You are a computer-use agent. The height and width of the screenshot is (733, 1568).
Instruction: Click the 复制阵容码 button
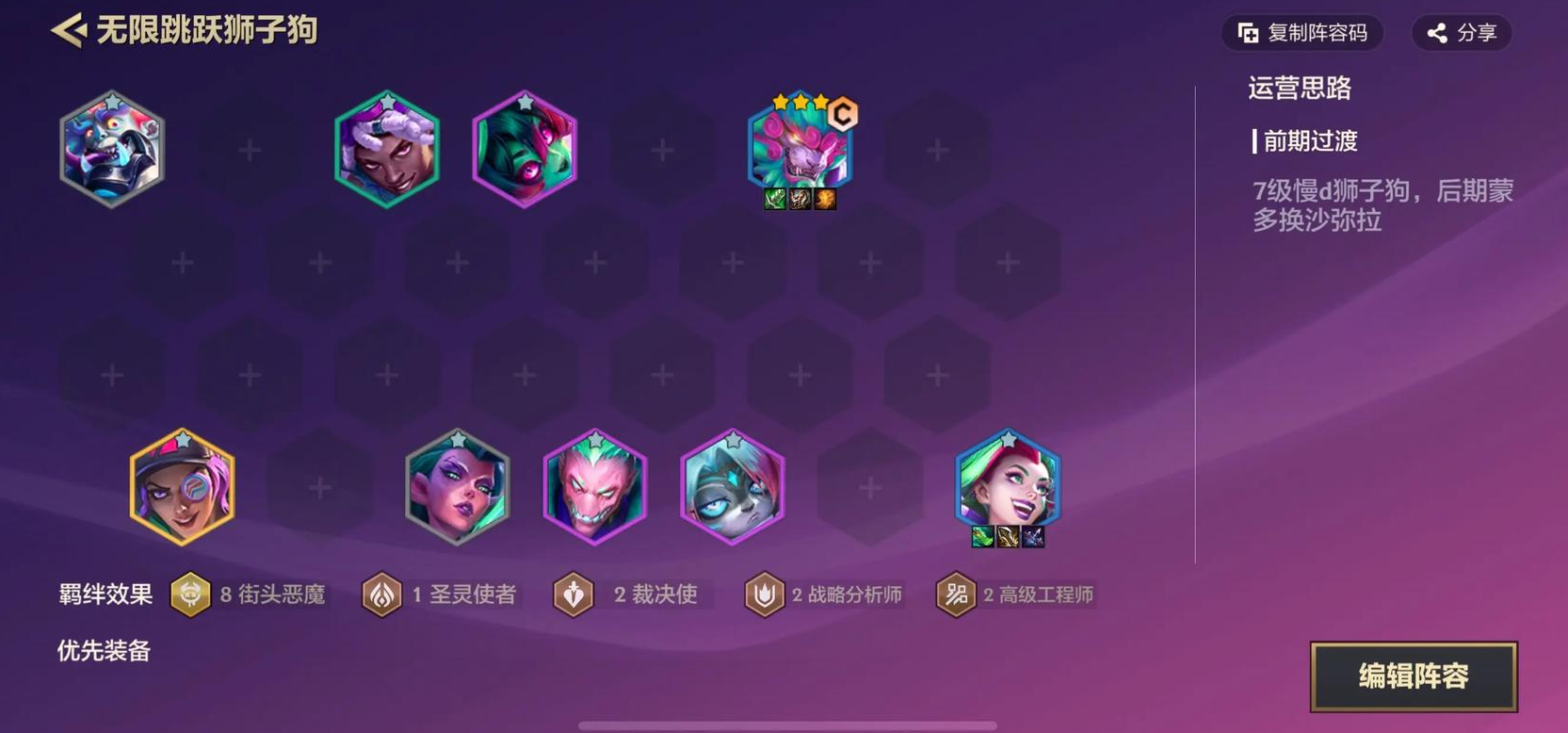[x=1301, y=31]
